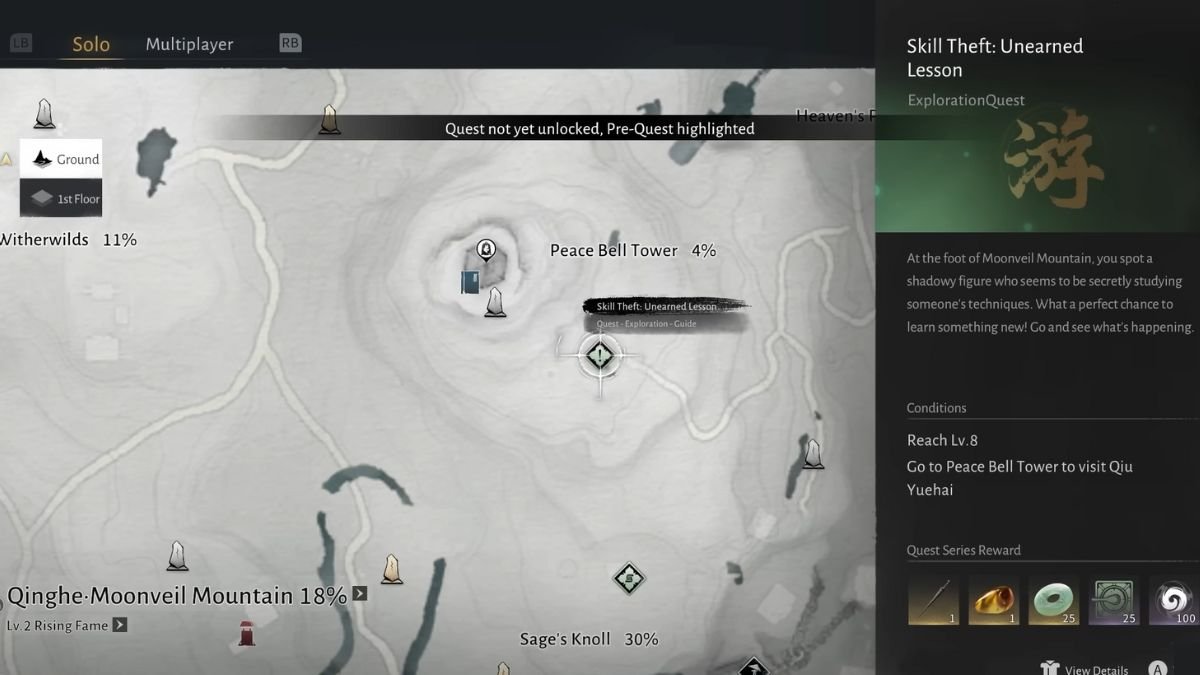Switch to the Solo tab
1200x675 pixels.
click(91, 44)
